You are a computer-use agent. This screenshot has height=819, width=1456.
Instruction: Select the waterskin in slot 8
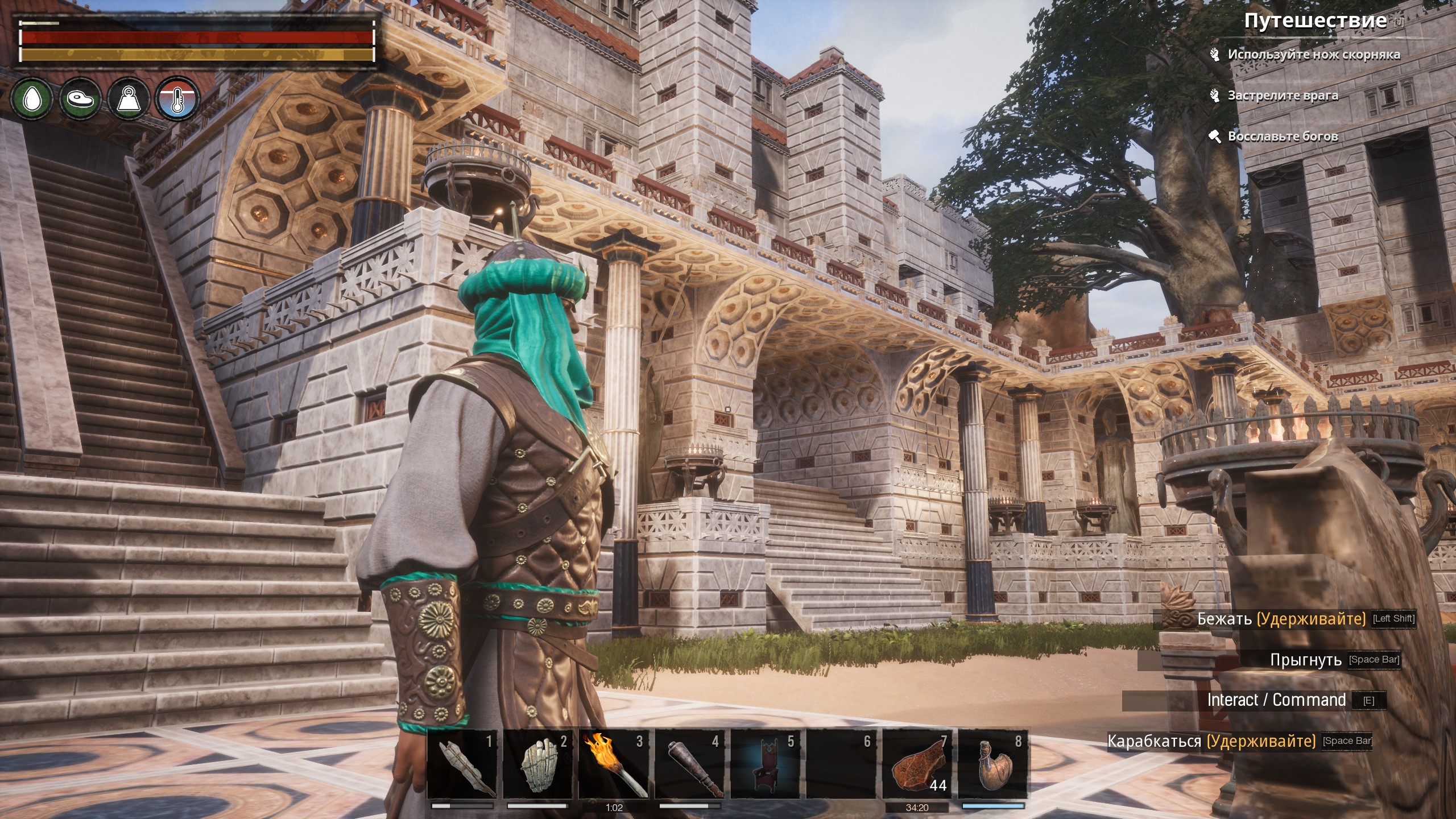coord(993,764)
